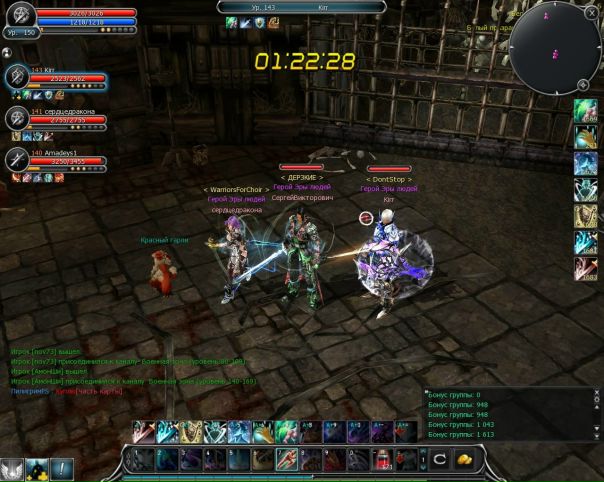
Task: Open the winged emblem menu button
Action: (12, 468)
